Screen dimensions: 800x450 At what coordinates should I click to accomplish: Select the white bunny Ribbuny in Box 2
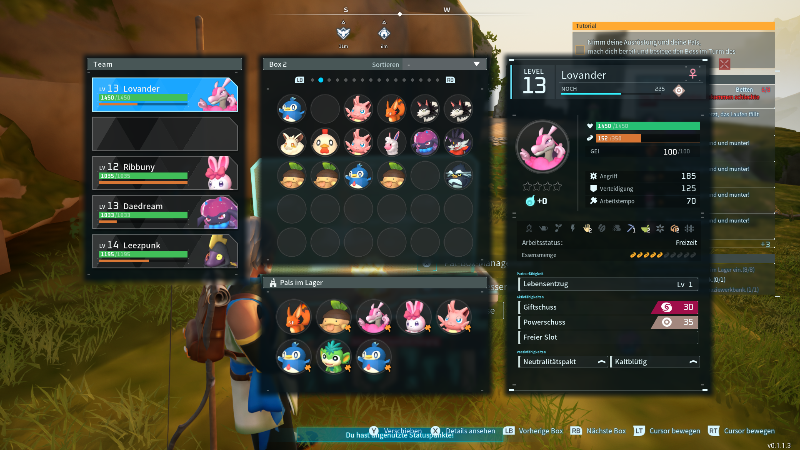[x=392, y=141]
